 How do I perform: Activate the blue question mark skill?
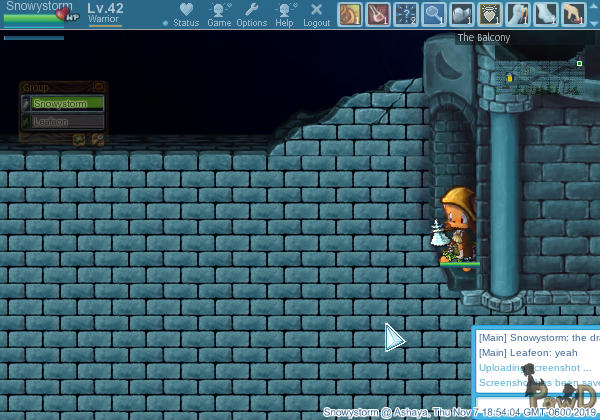coord(406,14)
